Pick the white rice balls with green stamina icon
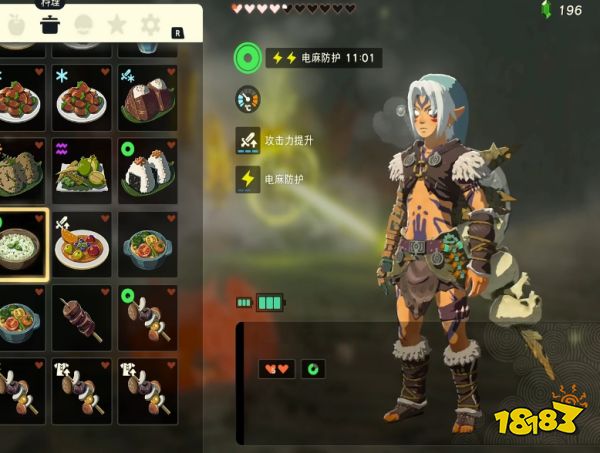The height and width of the screenshot is (453, 600). pos(147,168)
